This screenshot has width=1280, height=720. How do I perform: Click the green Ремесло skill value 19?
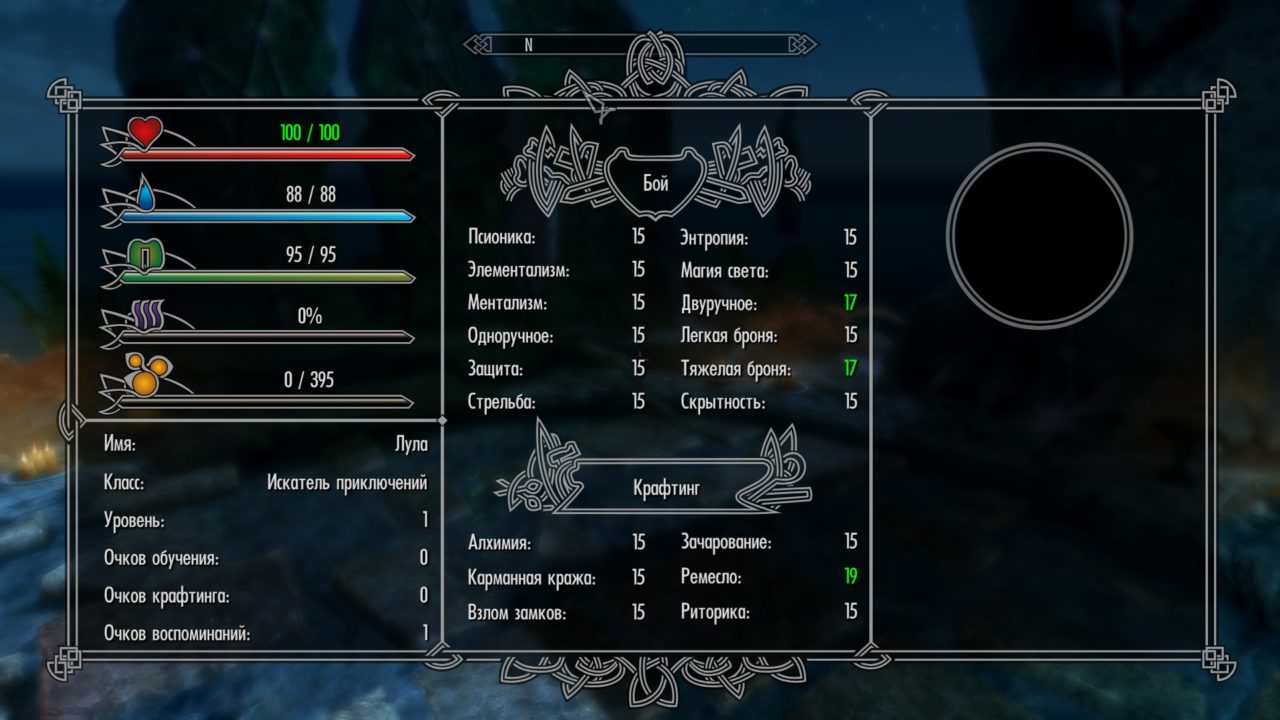coord(849,576)
